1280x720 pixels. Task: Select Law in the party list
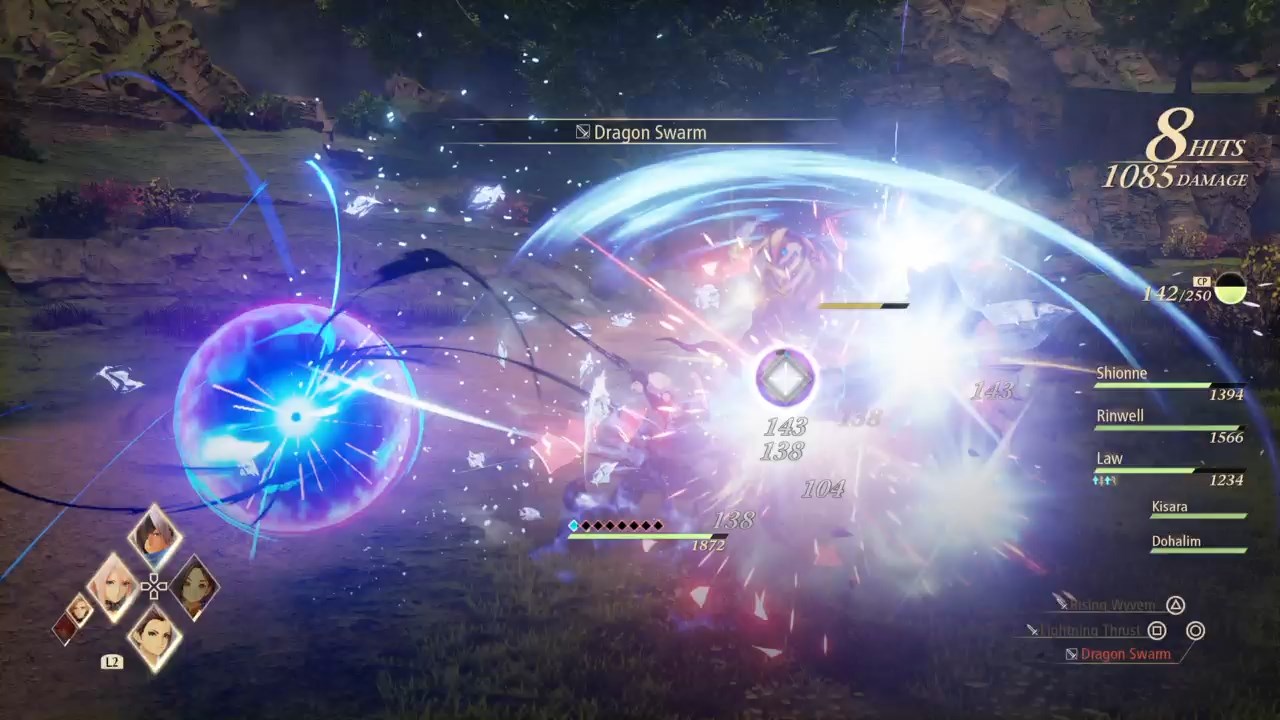click(x=1110, y=459)
